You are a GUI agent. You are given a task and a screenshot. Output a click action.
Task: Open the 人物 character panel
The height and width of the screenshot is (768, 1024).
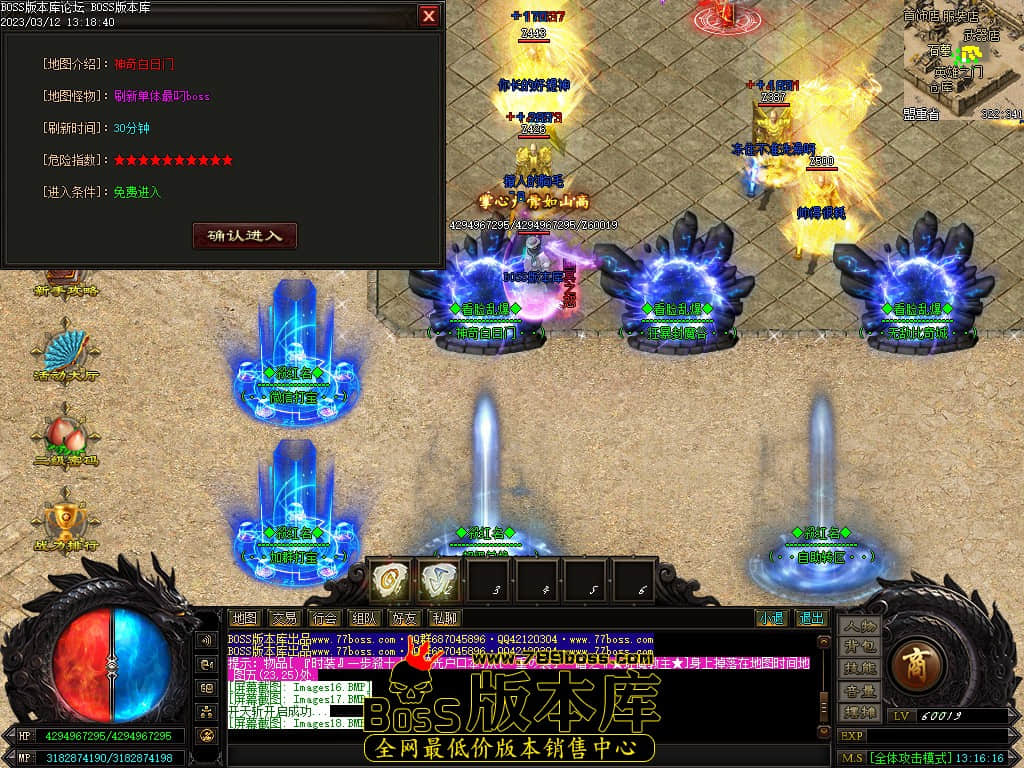(x=859, y=627)
